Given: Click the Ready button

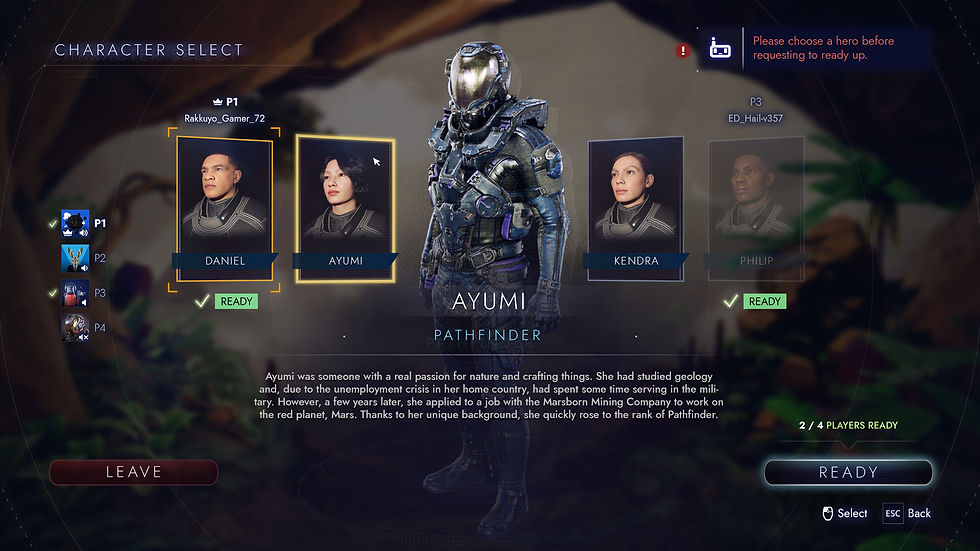Looking at the screenshot, I should coord(848,472).
